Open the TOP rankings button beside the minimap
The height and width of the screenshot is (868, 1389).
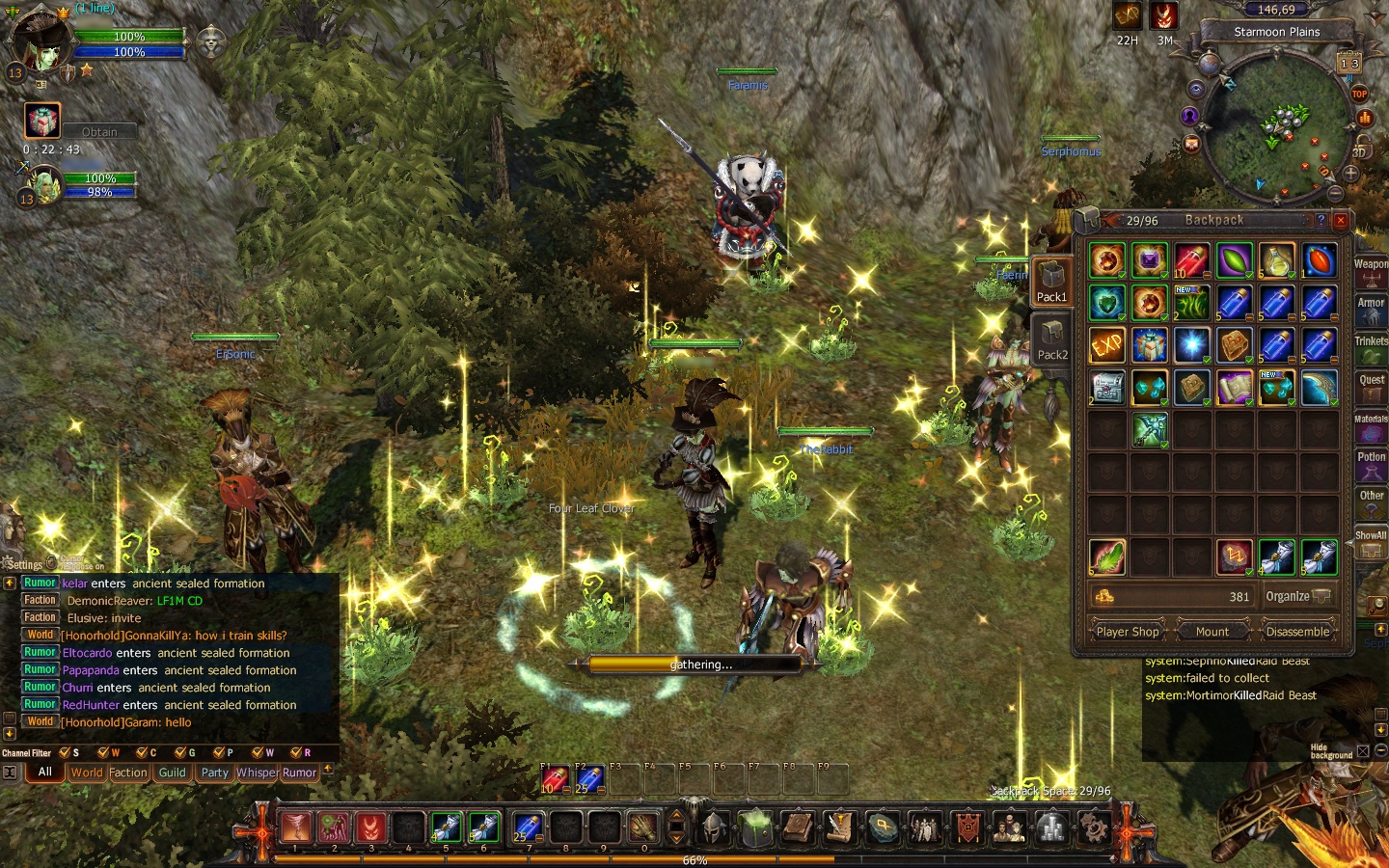tap(1359, 94)
